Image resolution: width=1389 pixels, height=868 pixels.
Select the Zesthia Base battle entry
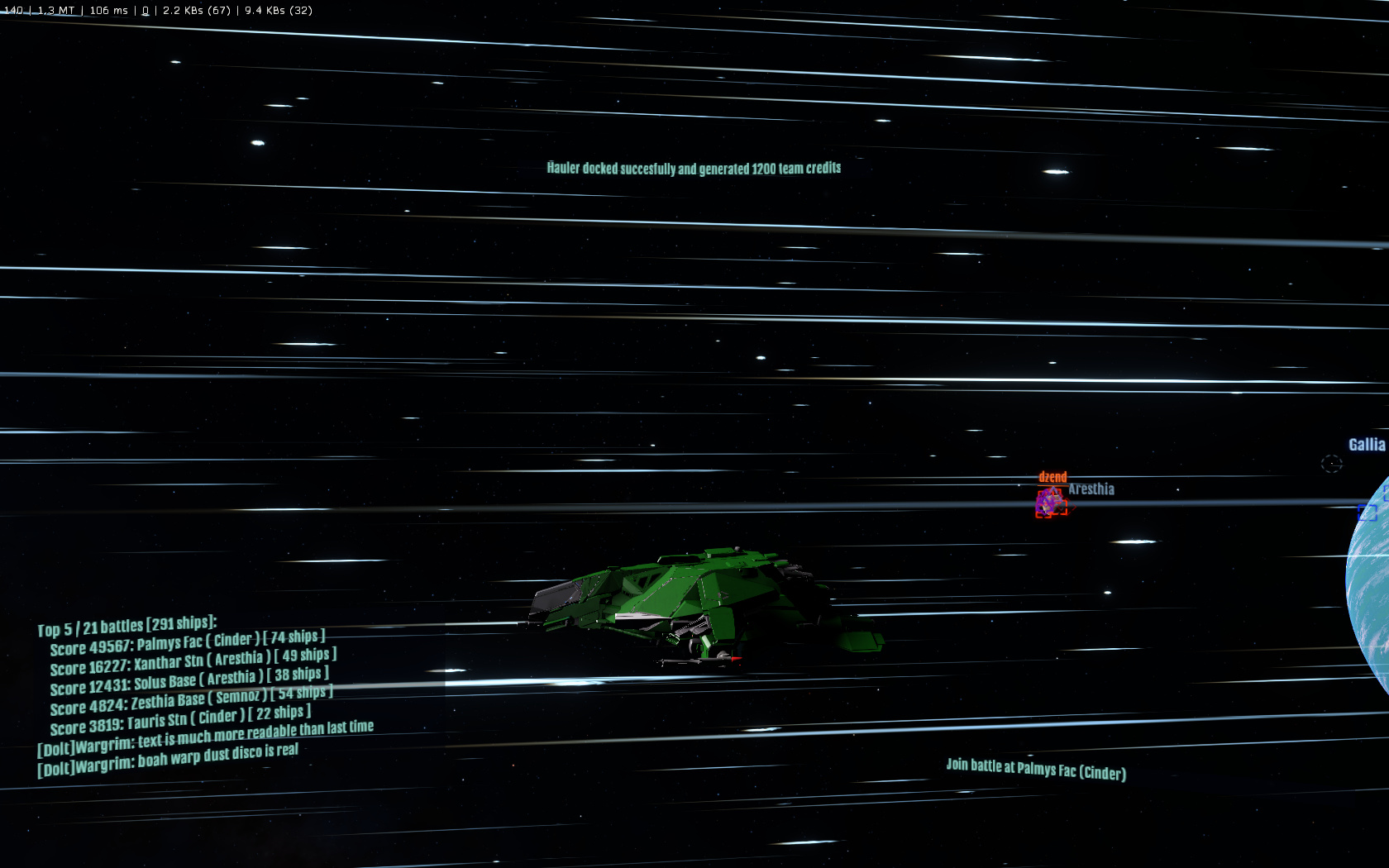click(x=191, y=700)
